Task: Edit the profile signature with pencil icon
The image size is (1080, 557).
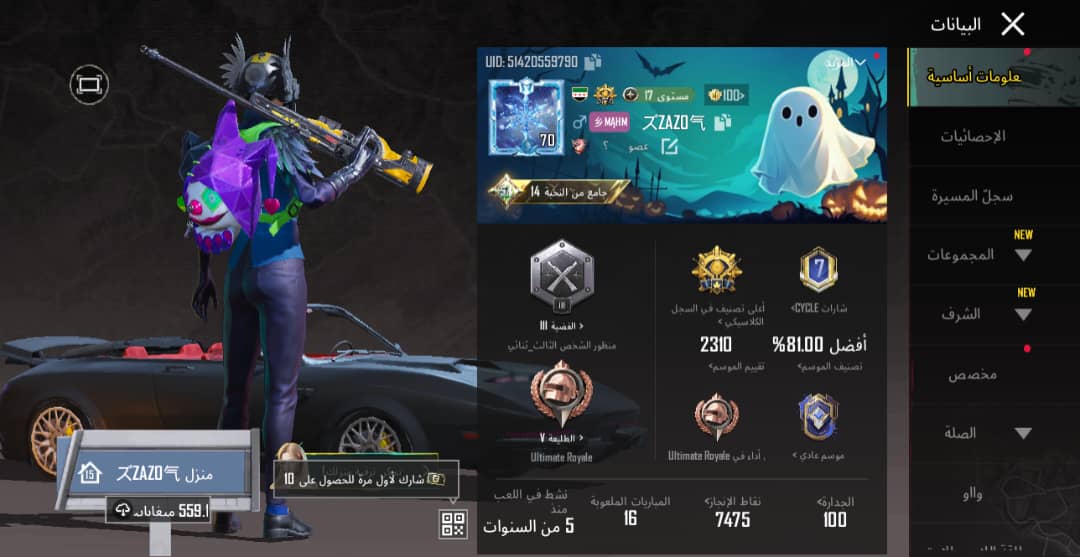Action: tap(669, 147)
